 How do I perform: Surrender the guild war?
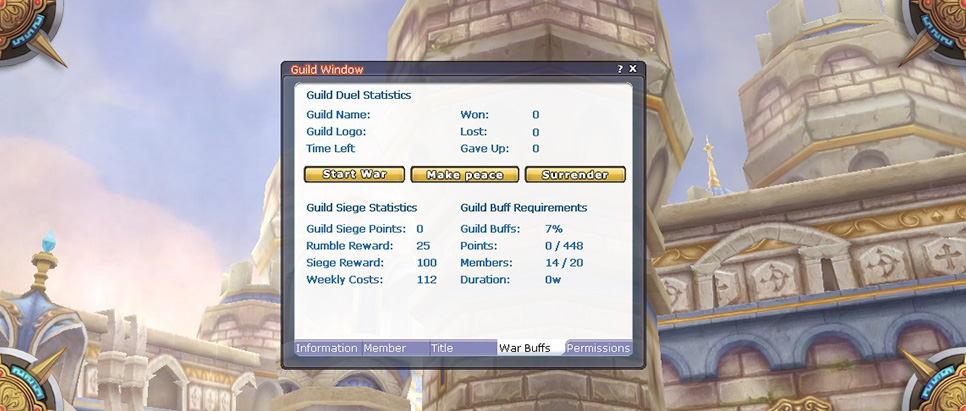pos(575,175)
